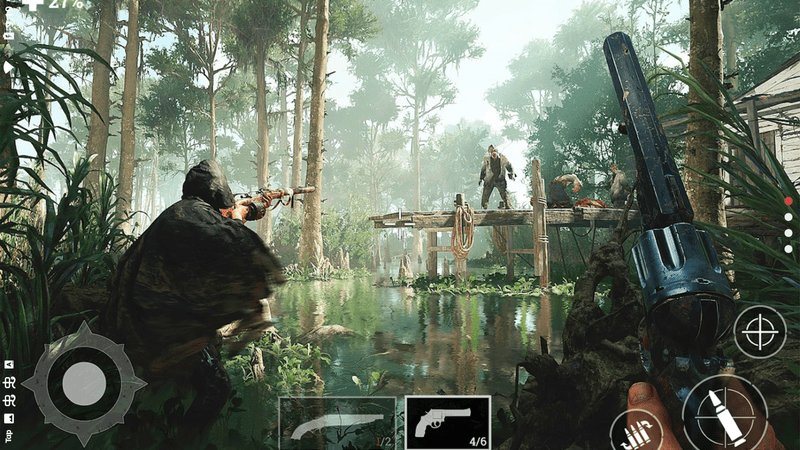Reload using the bullets reload icon
Screen dimensions: 800x450
tap(634, 432)
